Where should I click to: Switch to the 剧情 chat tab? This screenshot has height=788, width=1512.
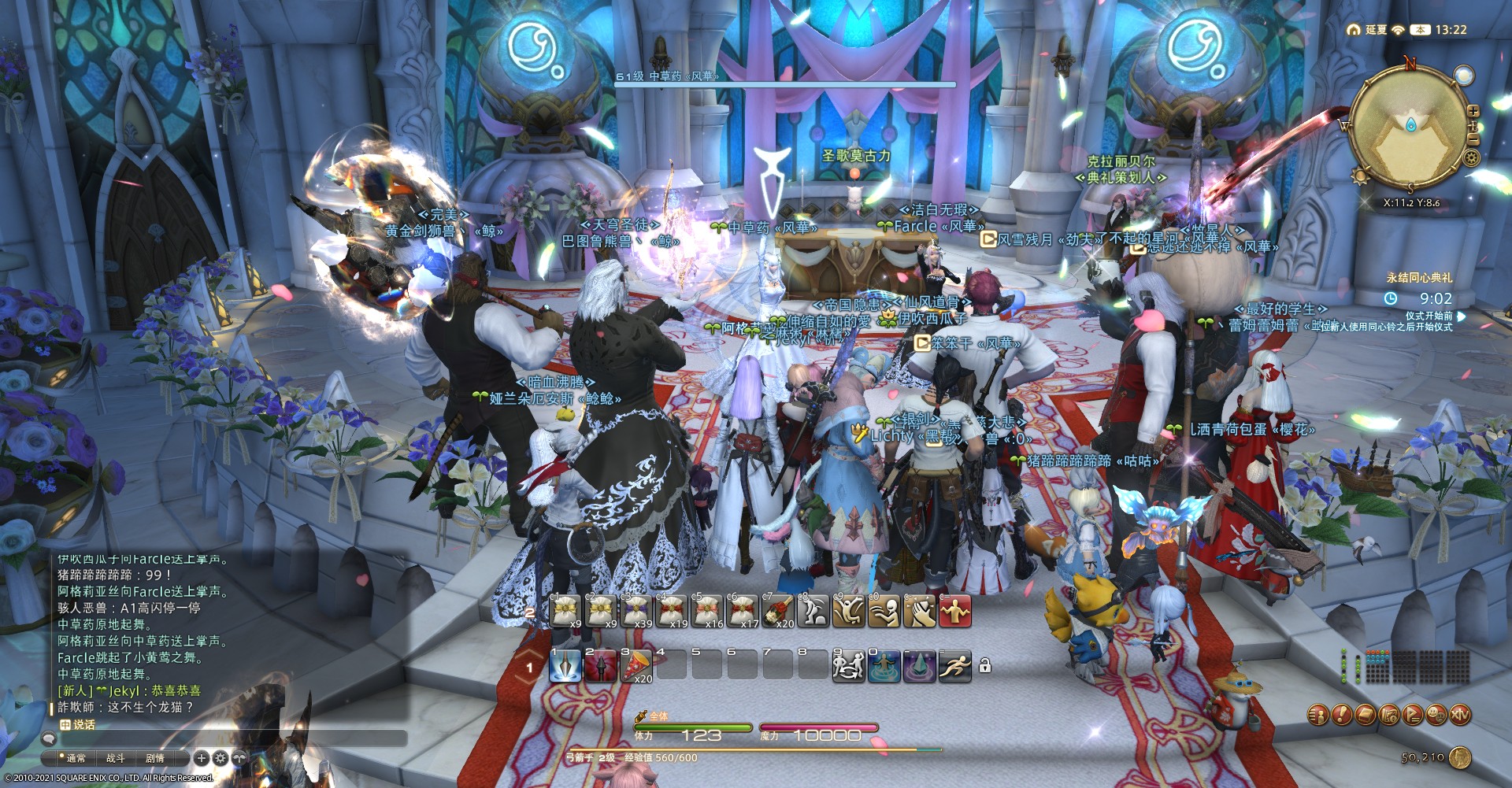pyautogui.click(x=155, y=758)
